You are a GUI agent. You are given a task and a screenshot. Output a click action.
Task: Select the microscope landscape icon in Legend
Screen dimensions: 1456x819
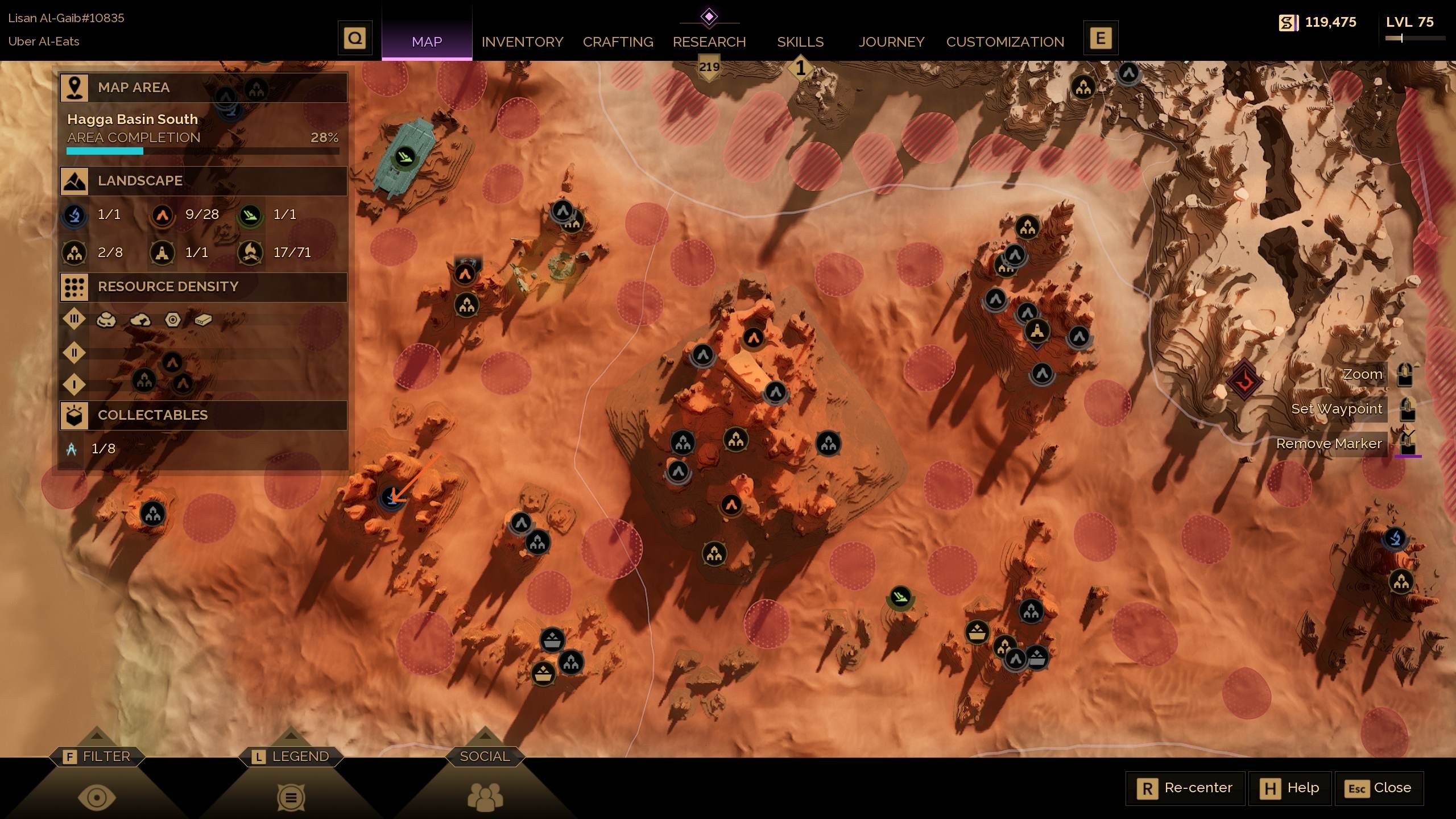(x=75, y=215)
